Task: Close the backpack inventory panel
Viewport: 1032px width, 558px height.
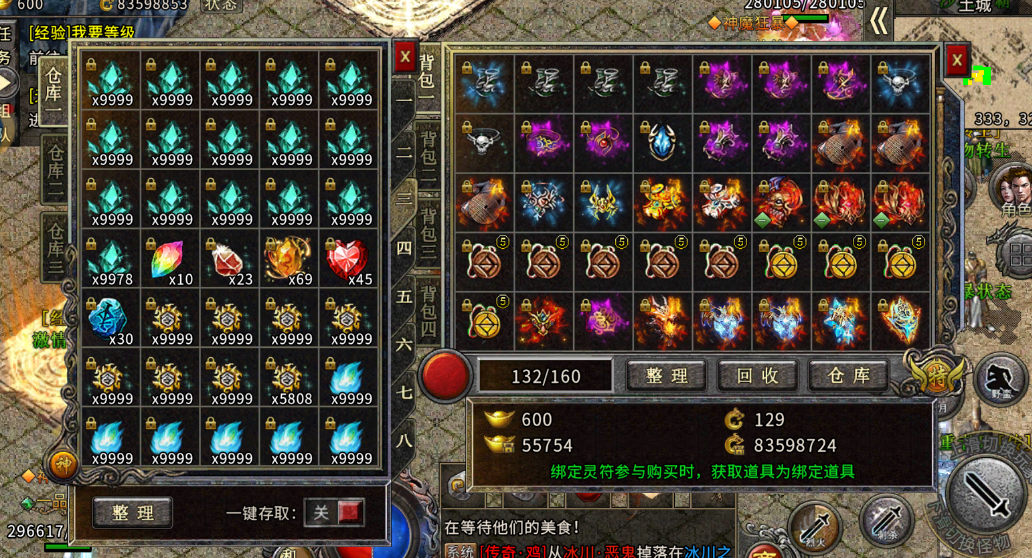Action: [x=956, y=60]
